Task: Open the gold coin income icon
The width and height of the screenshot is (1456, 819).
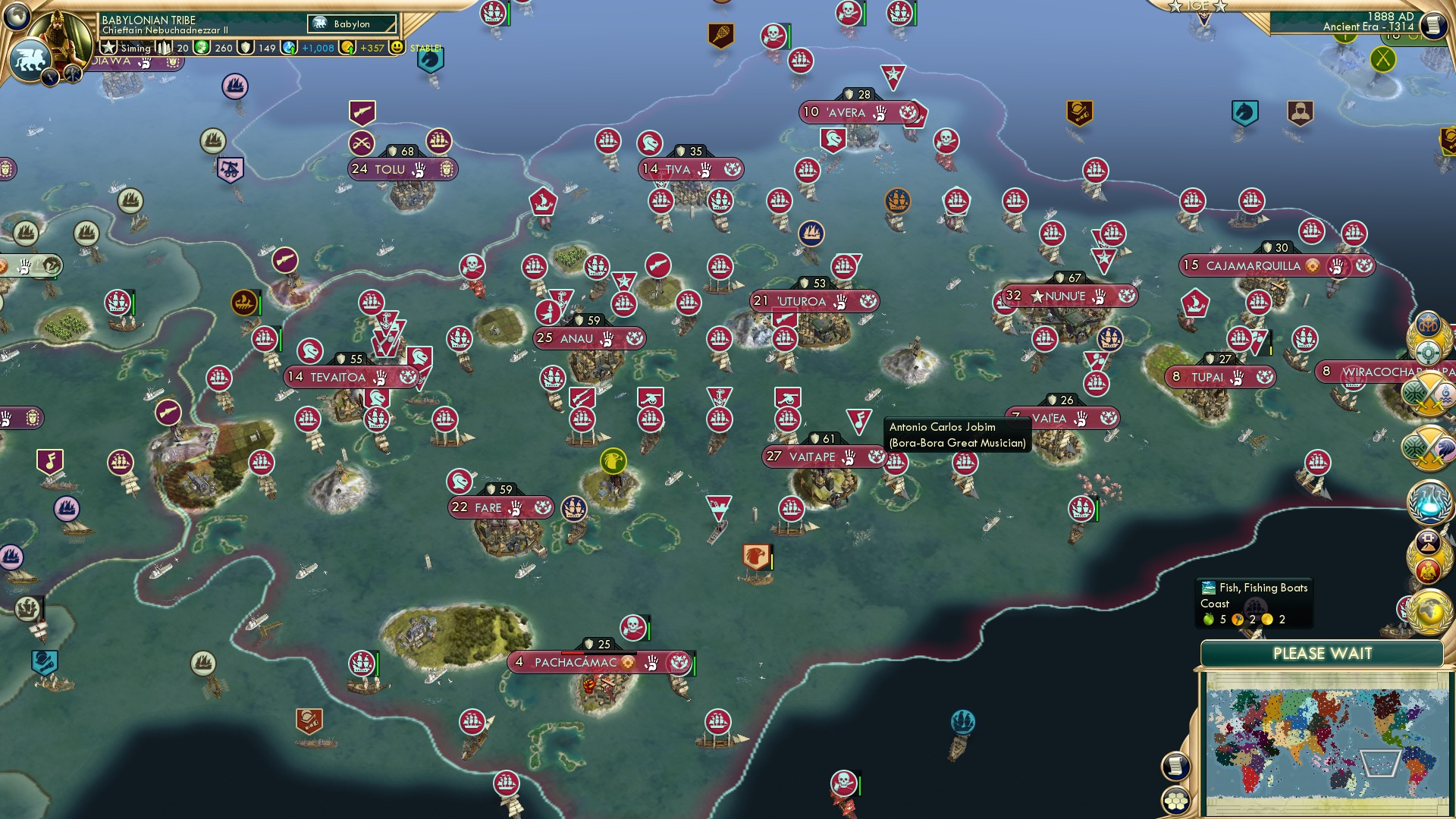Action: pos(346,47)
